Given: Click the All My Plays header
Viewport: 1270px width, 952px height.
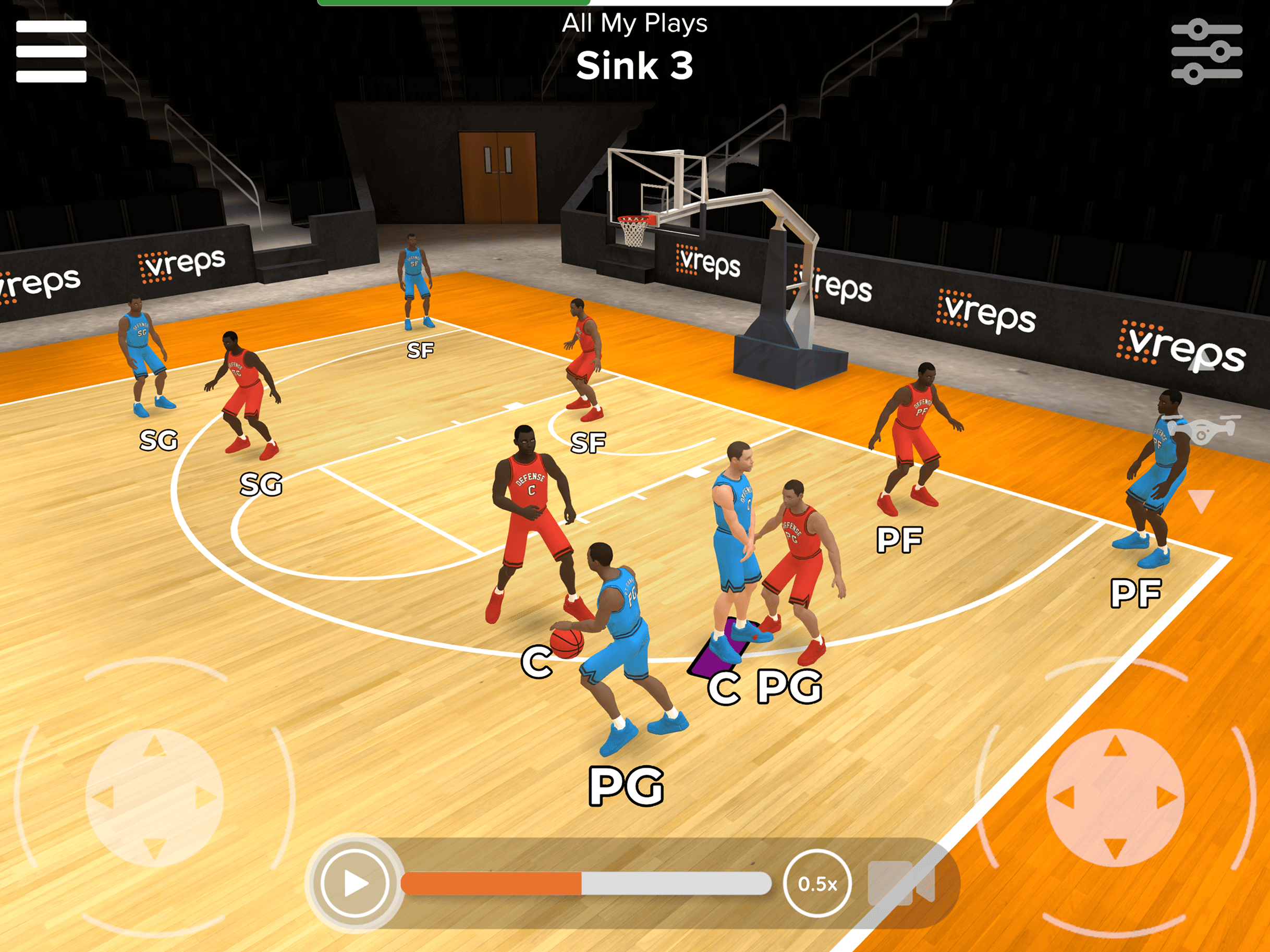Looking at the screenshot, I should (634, 24).
